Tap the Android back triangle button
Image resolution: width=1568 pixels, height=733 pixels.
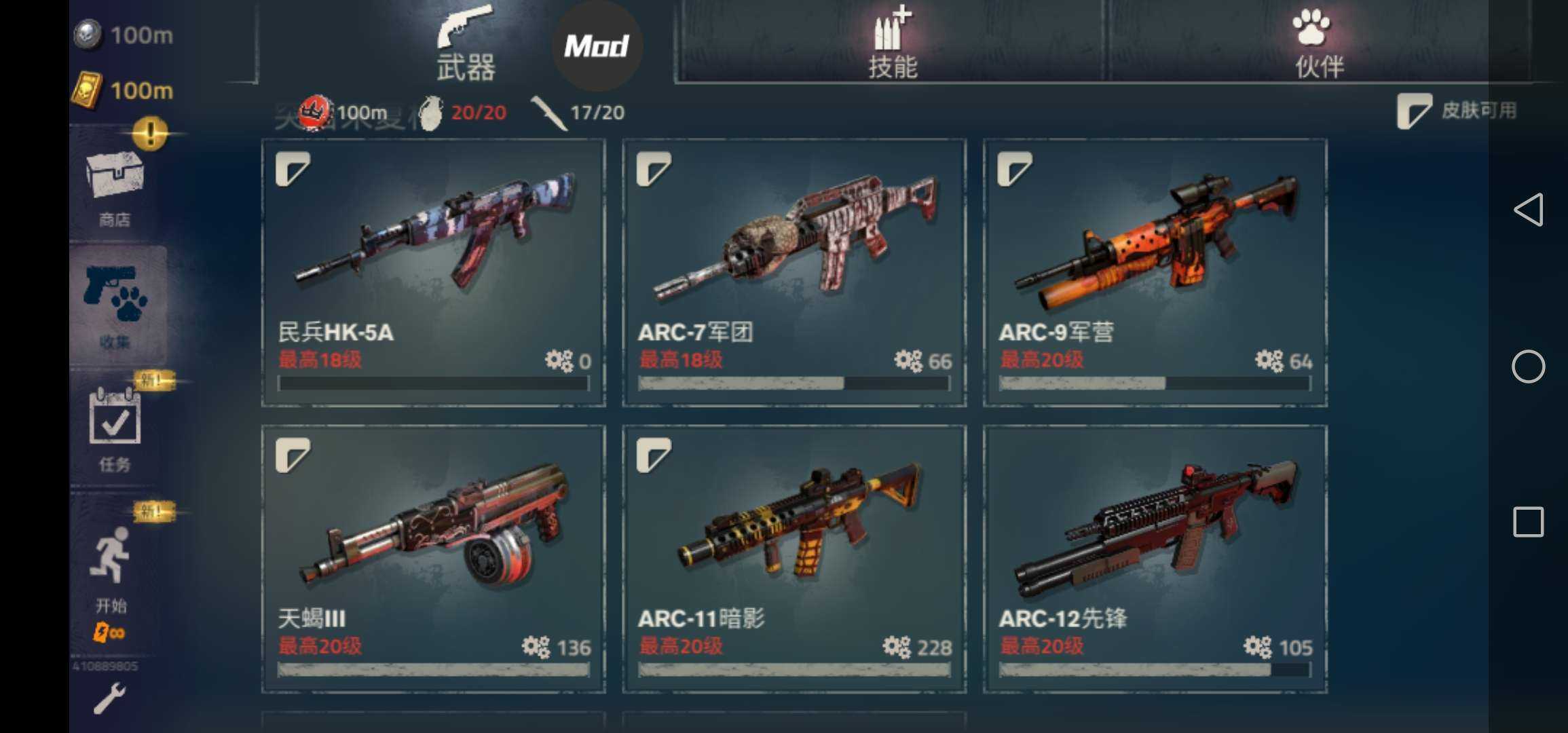tap(1529, 210)
